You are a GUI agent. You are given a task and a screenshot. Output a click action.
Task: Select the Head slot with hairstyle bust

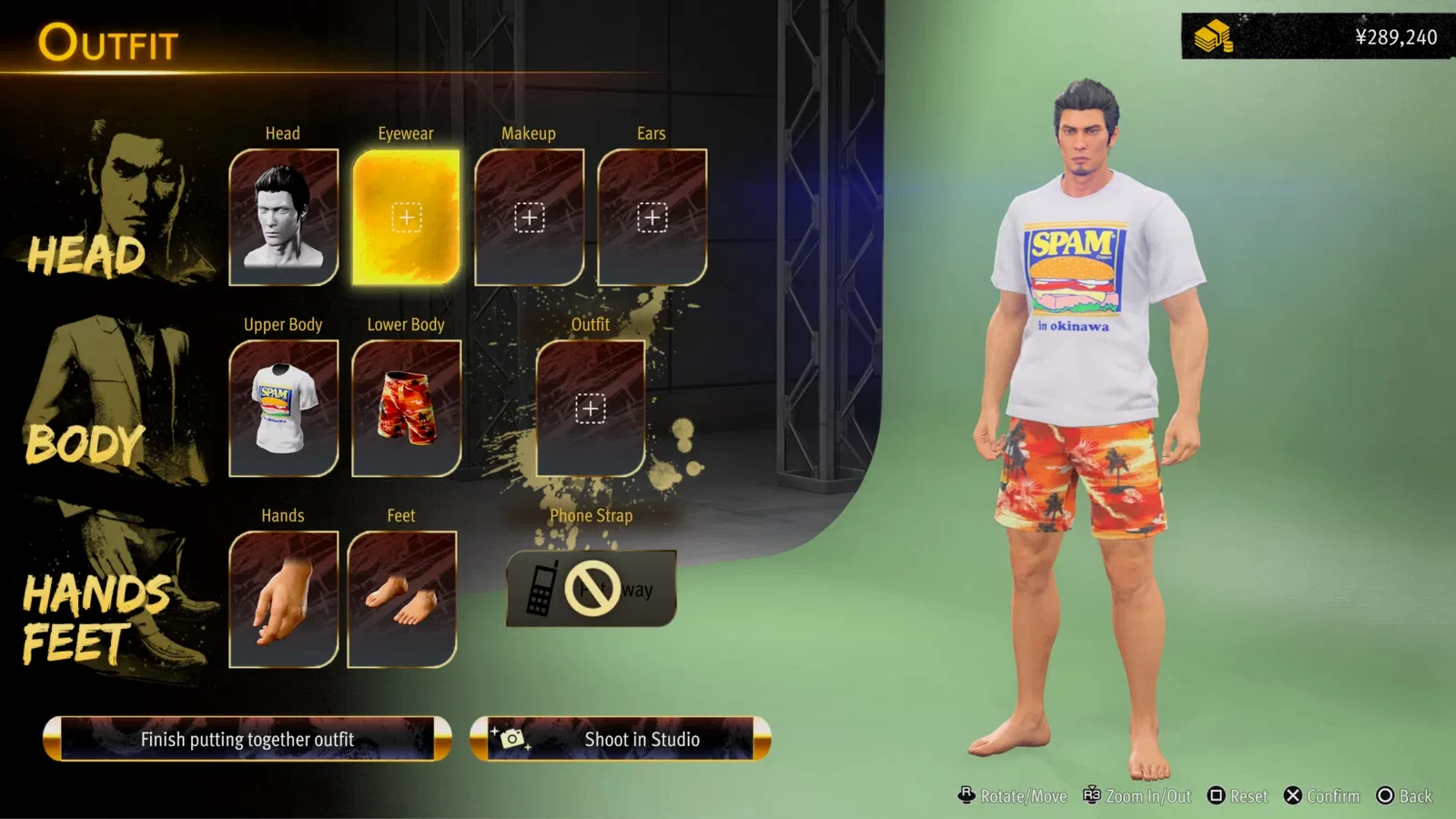pyautogui.click(x=283, y=217)
